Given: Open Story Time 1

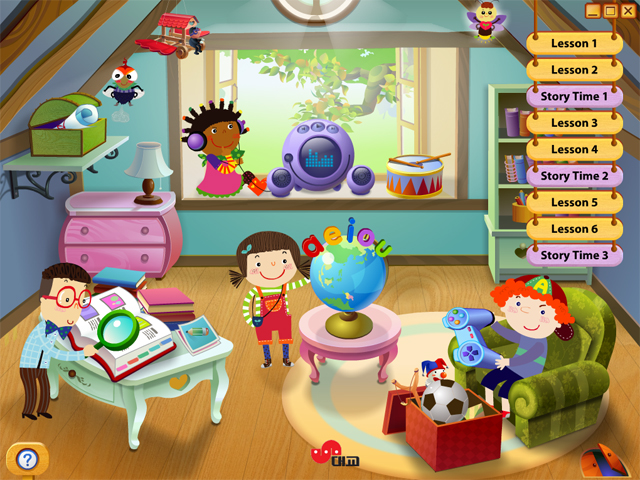Looking at the screenshot, I should click(x=574, y=97).
